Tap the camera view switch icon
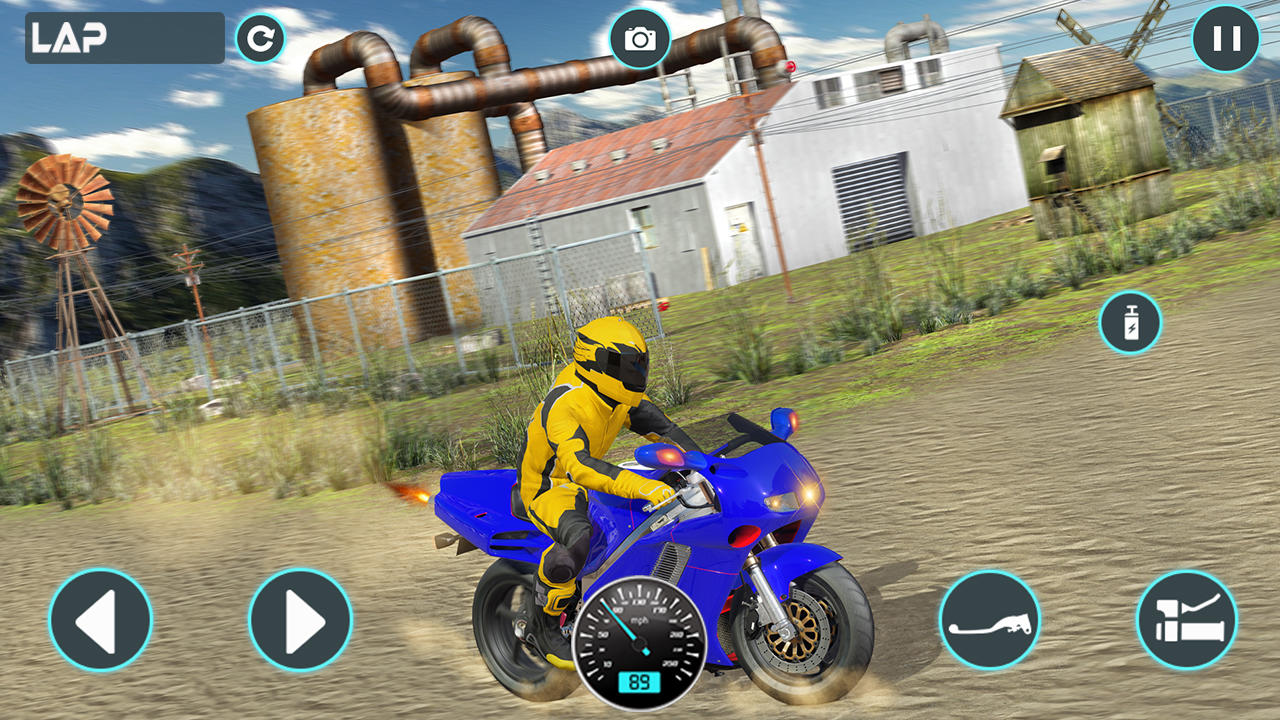Viewport: 1280px width, 720px height. tap(641, 36)
